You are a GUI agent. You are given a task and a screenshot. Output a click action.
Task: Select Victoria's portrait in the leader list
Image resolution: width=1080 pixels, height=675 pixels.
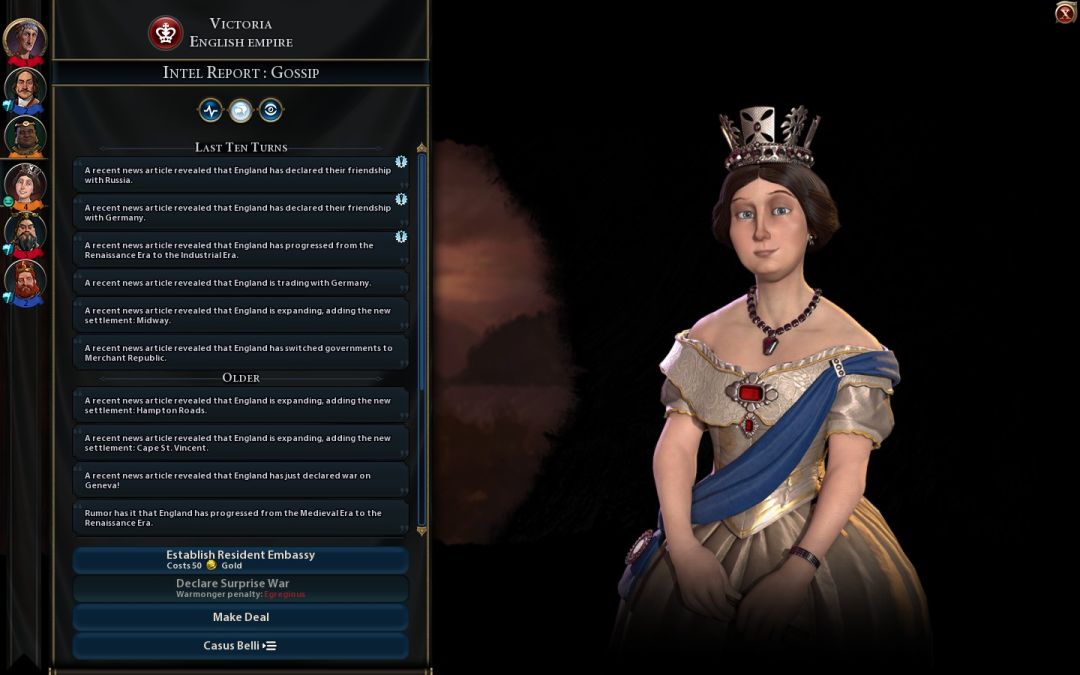(25, 184)
